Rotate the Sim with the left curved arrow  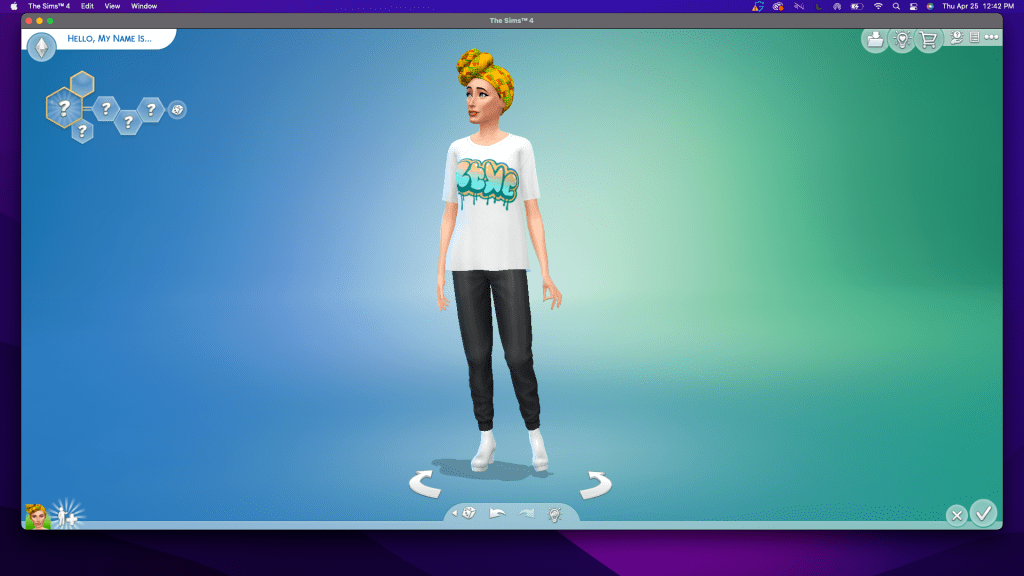426,485
